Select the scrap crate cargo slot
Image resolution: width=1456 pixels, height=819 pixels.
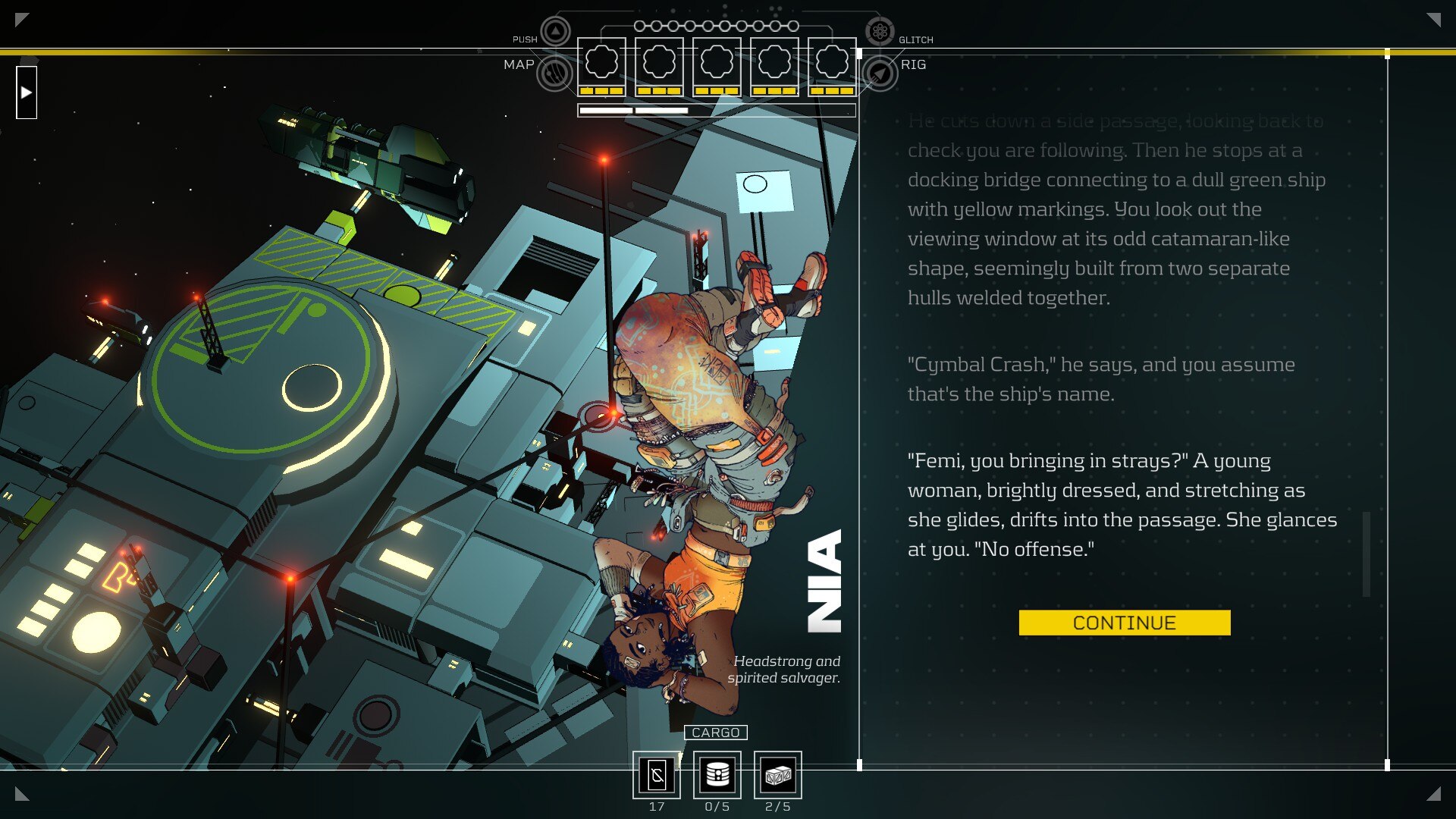778,775
